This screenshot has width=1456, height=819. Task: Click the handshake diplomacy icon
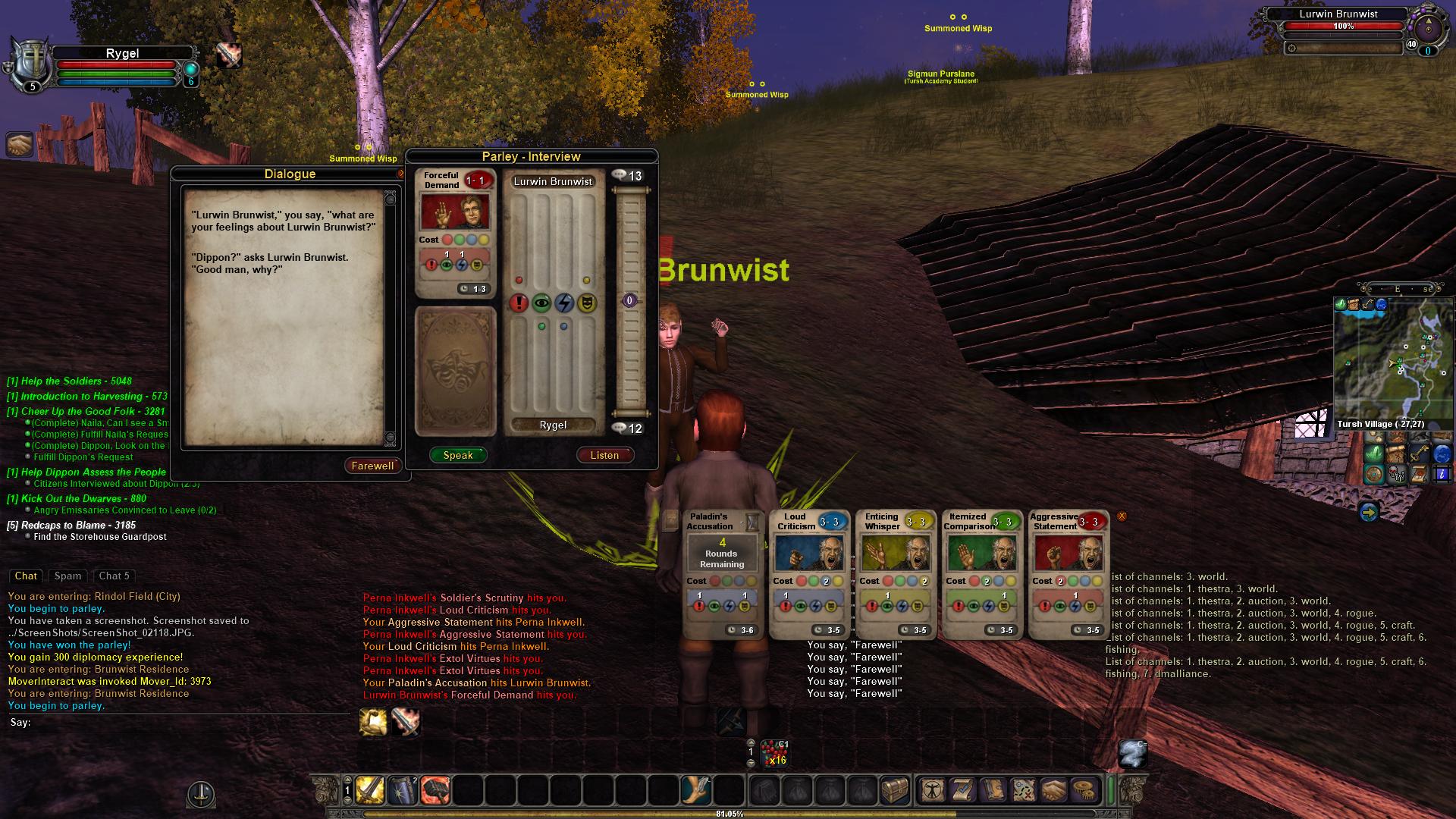[20, 144]
